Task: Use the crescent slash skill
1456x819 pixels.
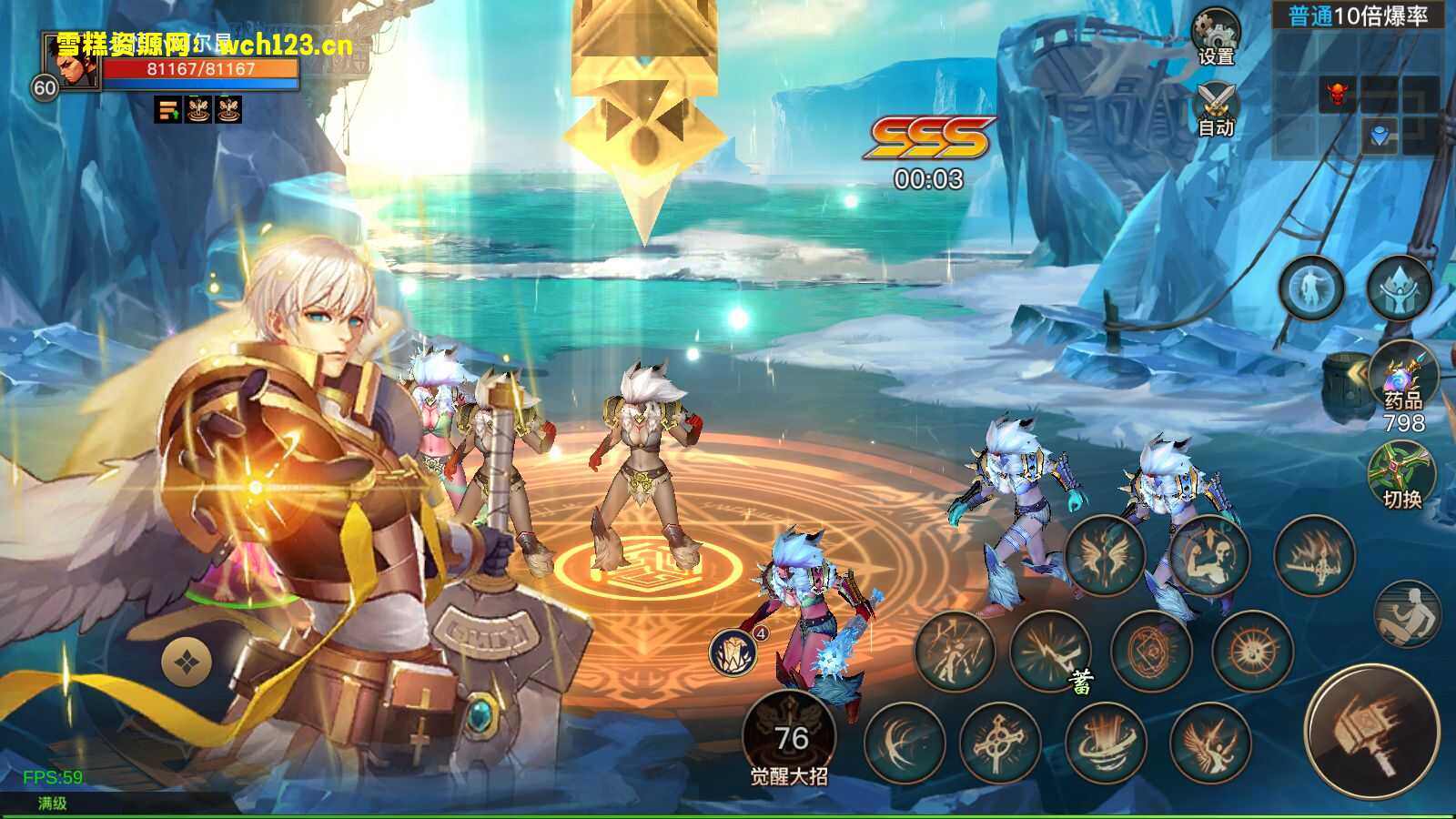Action: (904, 744)
